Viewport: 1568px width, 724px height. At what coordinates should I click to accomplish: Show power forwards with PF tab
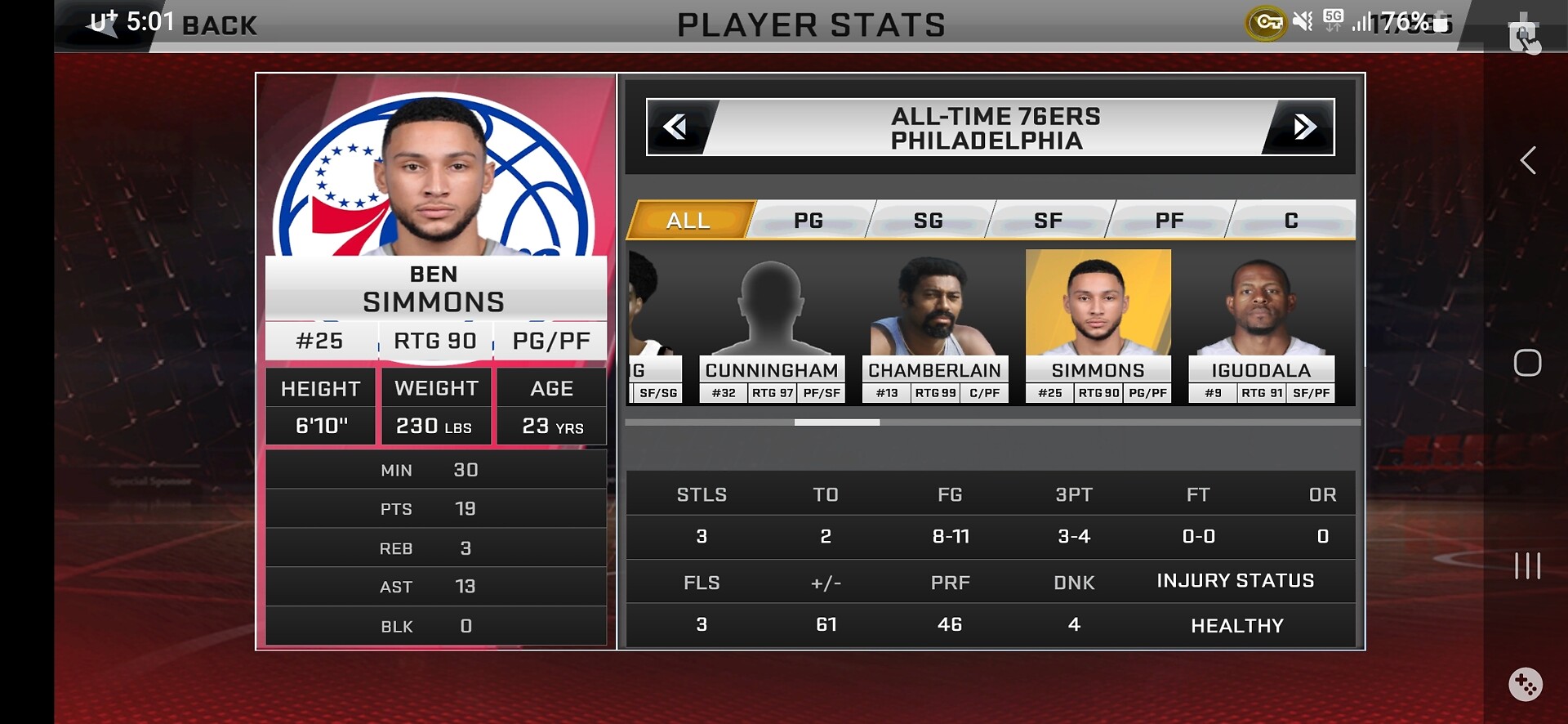point(1169,221)
